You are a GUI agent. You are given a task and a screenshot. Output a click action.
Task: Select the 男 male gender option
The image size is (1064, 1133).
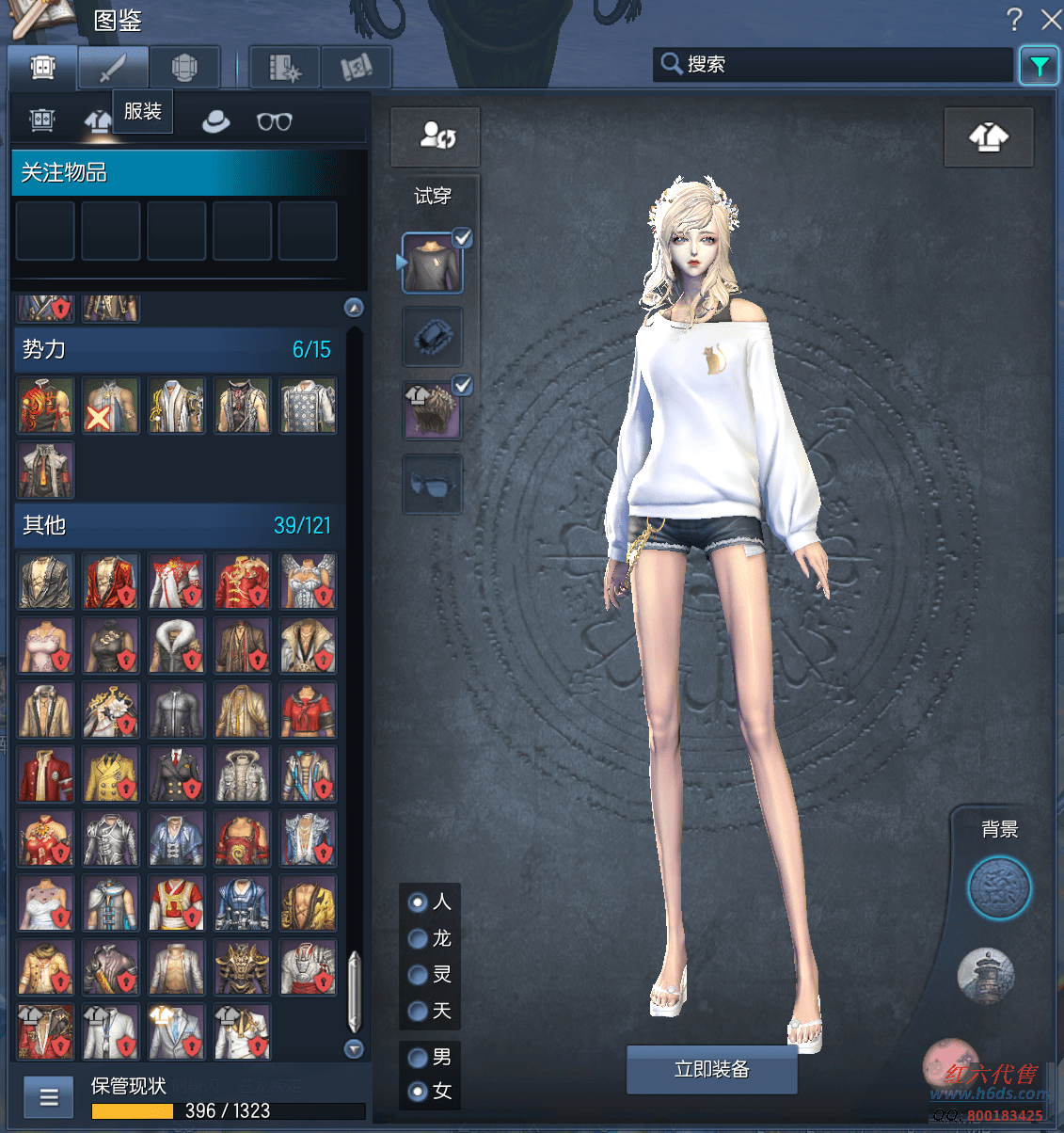tap(419, 1058)
